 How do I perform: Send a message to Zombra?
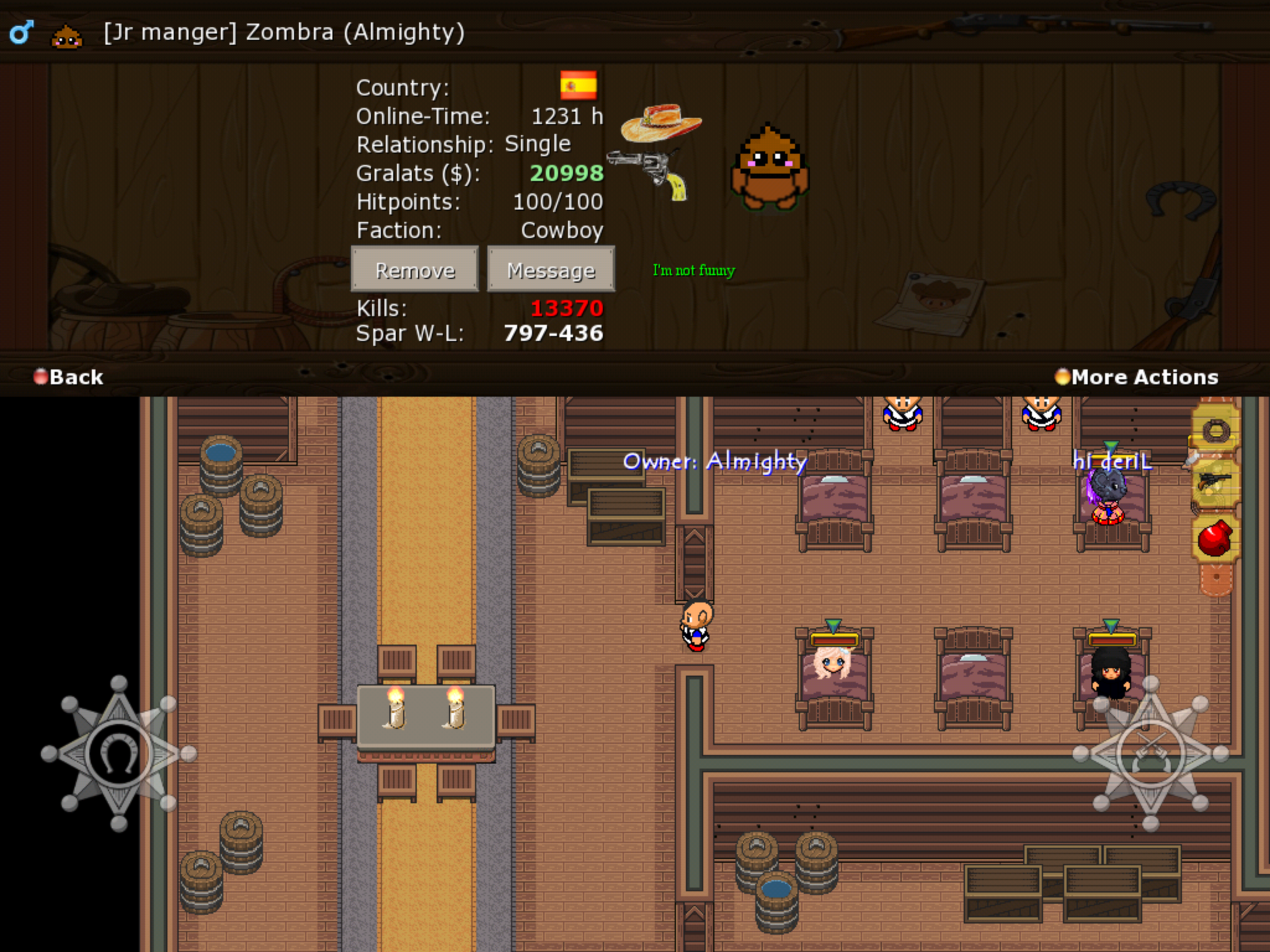coord(551,270)
